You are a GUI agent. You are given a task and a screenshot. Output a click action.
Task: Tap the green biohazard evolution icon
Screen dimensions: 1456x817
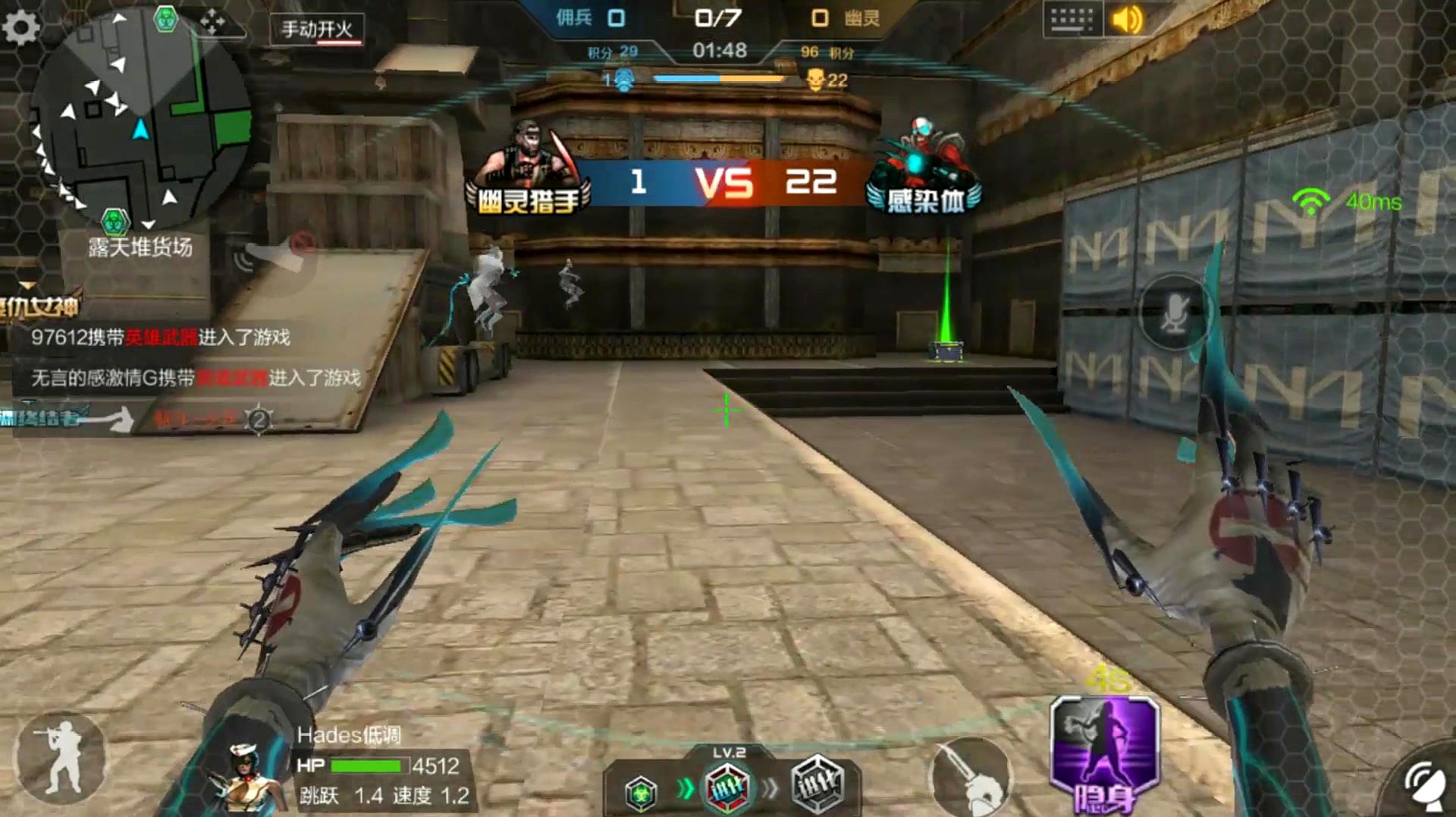coord(641,794)
